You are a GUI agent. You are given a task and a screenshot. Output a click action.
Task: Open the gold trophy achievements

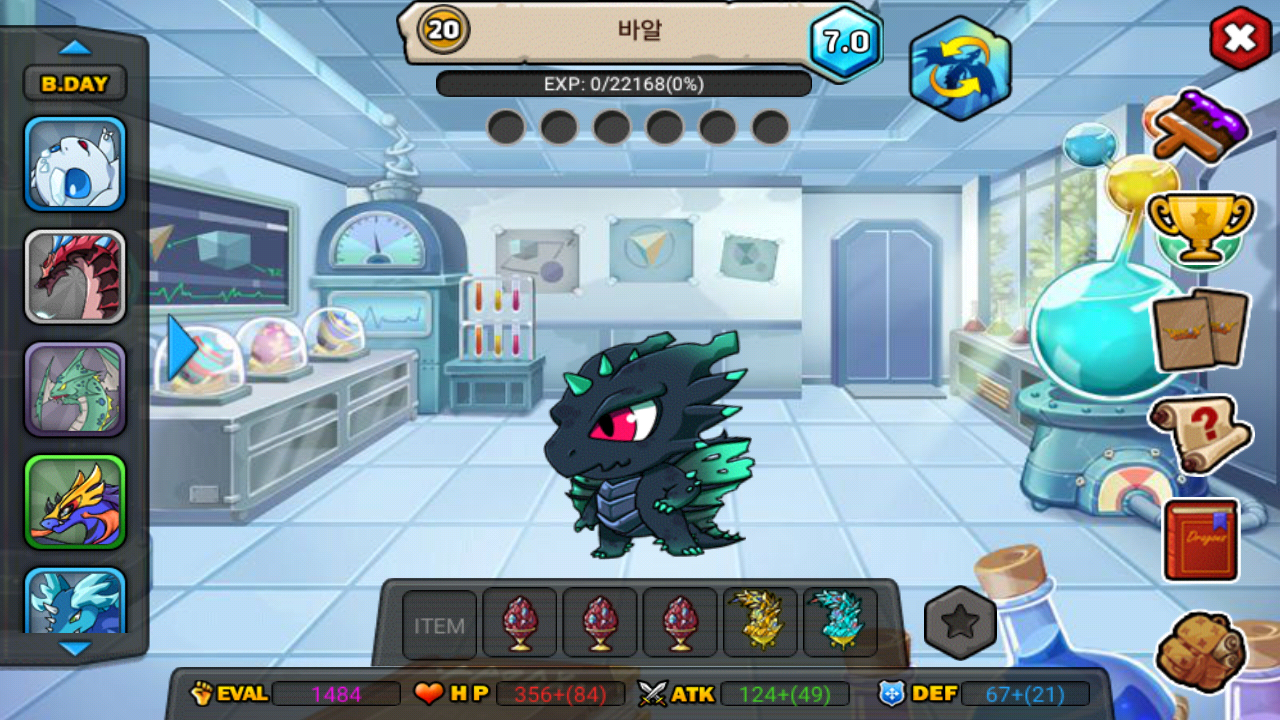[x=1199, y=228]
